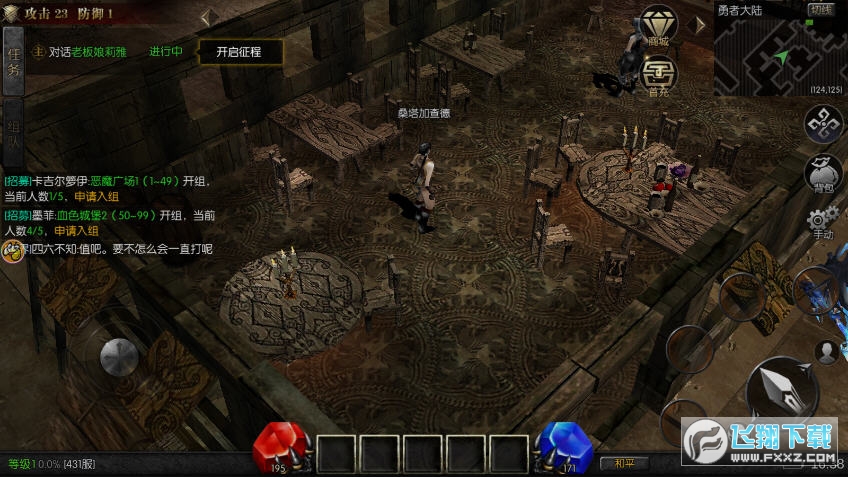
Task: Open the 背包 backpack
Action: pyautogui.click(x=823, y=174)
